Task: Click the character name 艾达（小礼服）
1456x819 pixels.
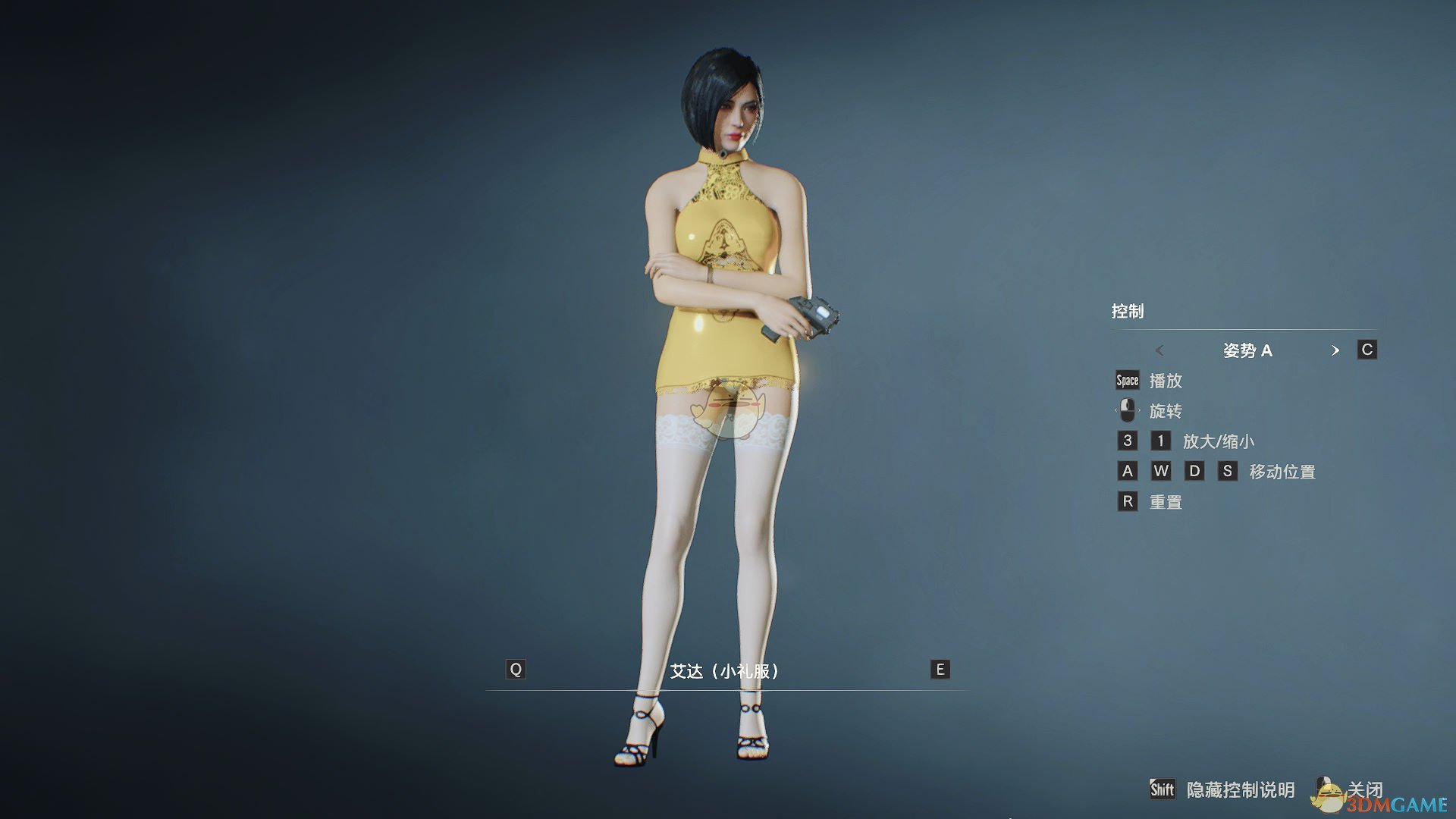Action: [724, 669]
